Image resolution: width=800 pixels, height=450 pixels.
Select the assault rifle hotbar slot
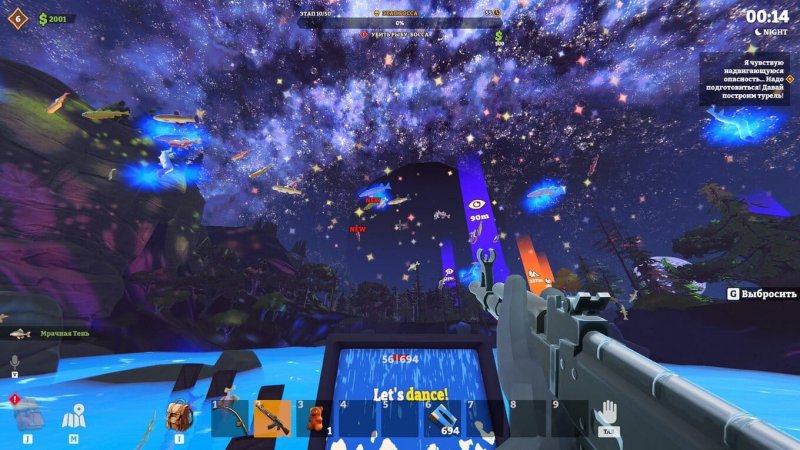(272, 418)
